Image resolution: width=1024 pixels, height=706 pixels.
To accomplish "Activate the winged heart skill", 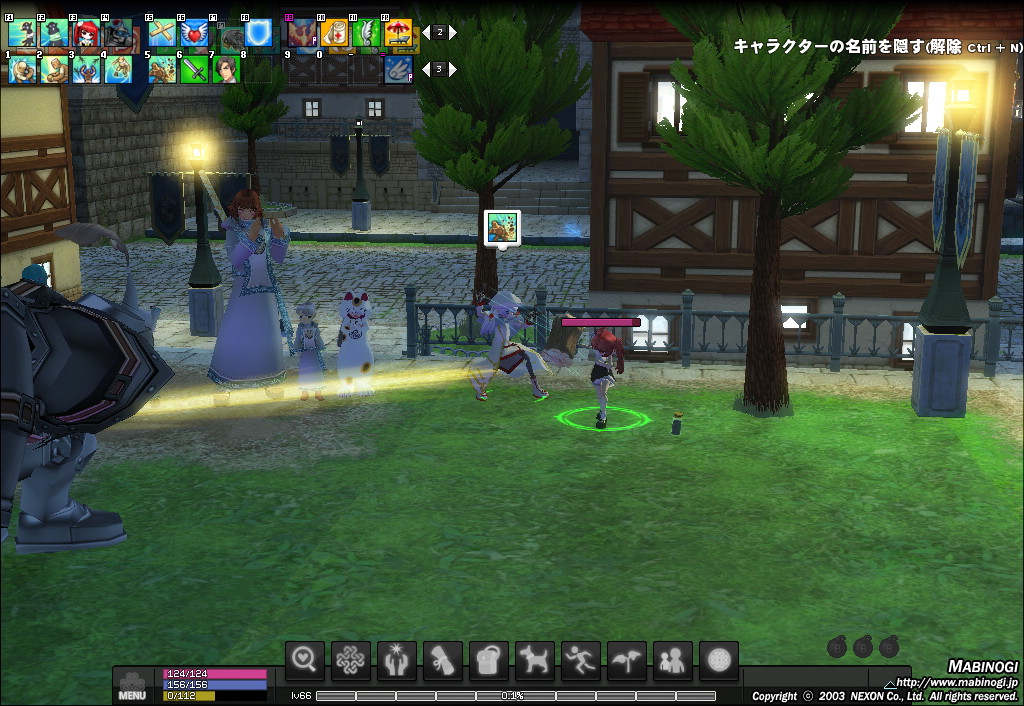I will pos(195,34).
